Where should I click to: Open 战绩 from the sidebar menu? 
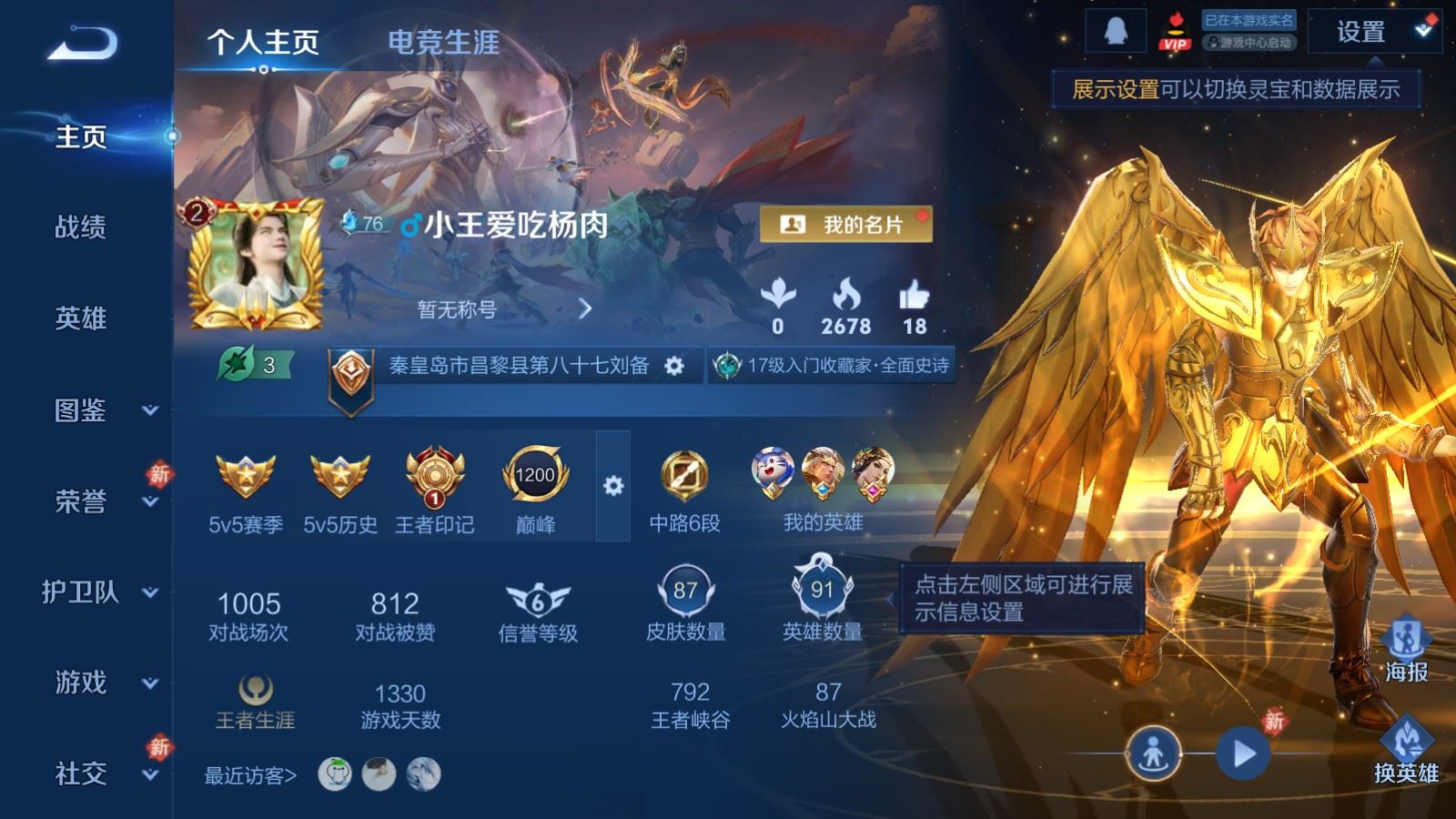[82, 228]
